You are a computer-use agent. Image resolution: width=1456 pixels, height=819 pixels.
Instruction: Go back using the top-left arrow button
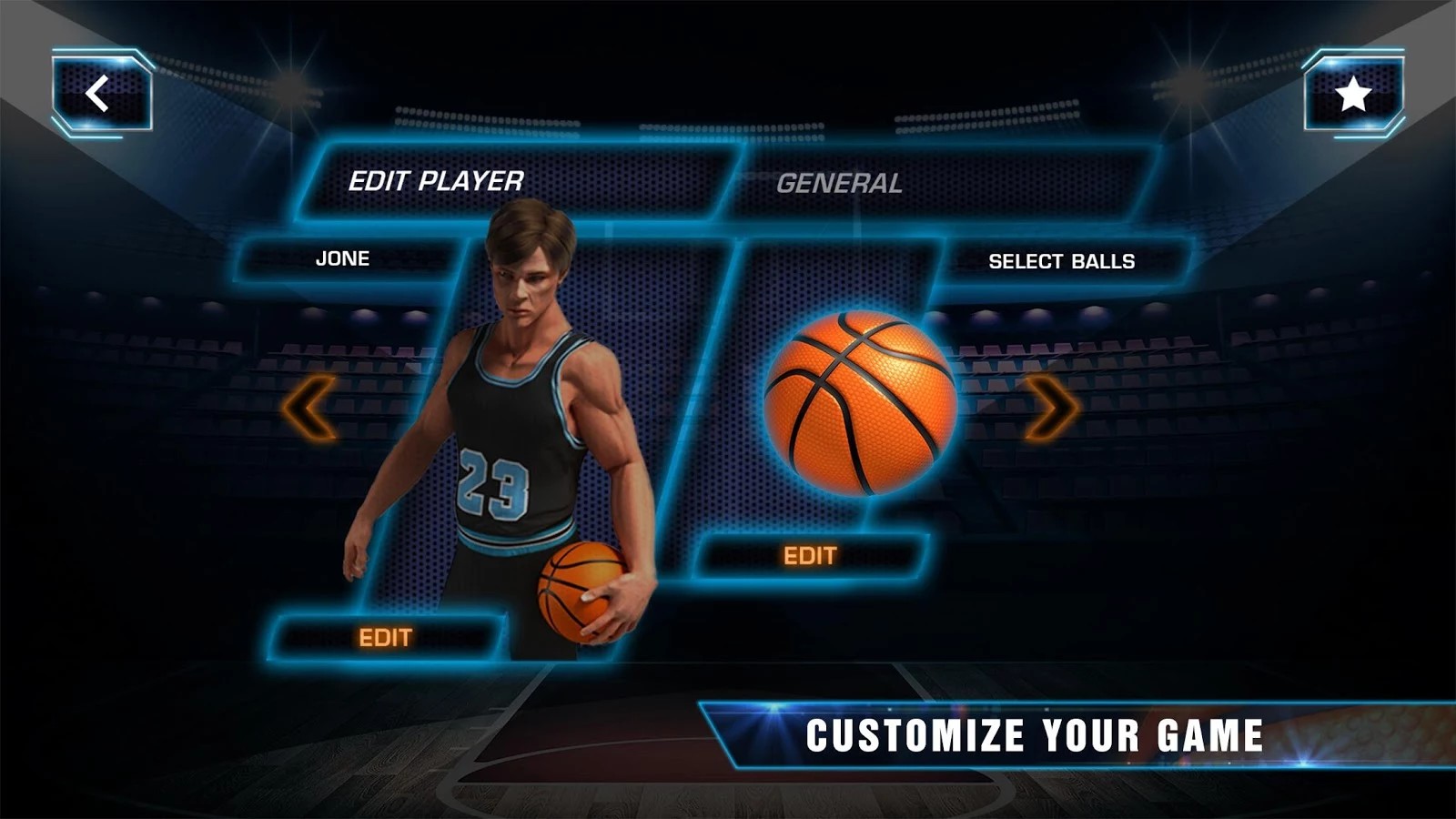click(x=100, y=94)
